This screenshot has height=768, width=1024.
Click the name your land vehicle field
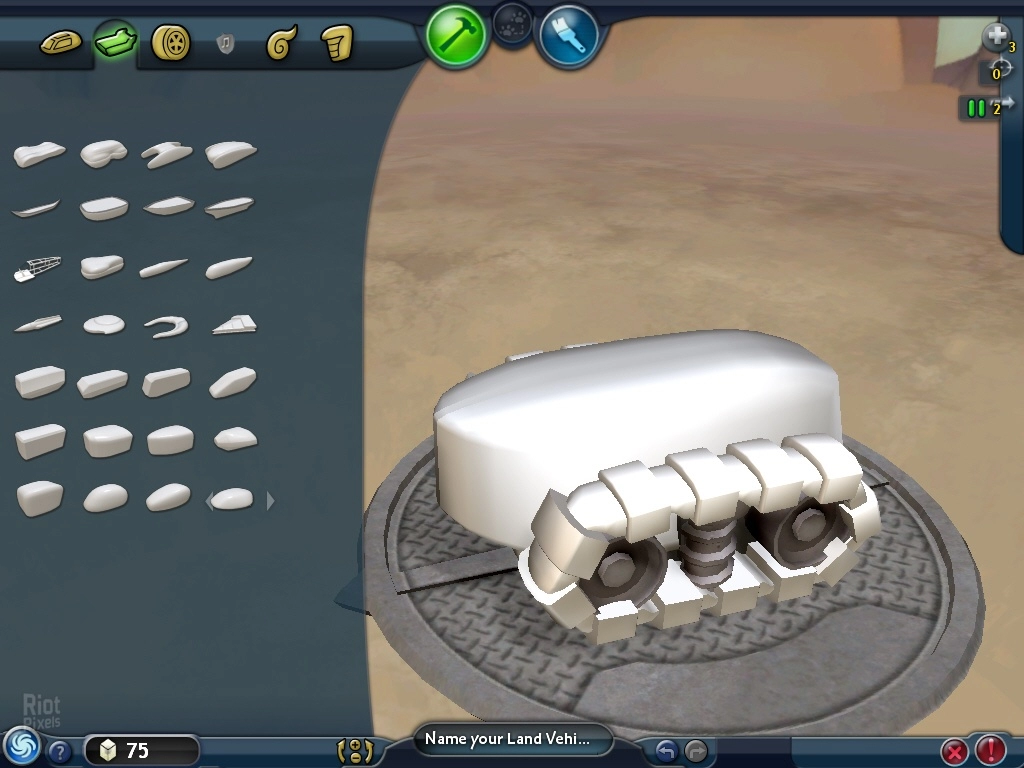point(514,740)
